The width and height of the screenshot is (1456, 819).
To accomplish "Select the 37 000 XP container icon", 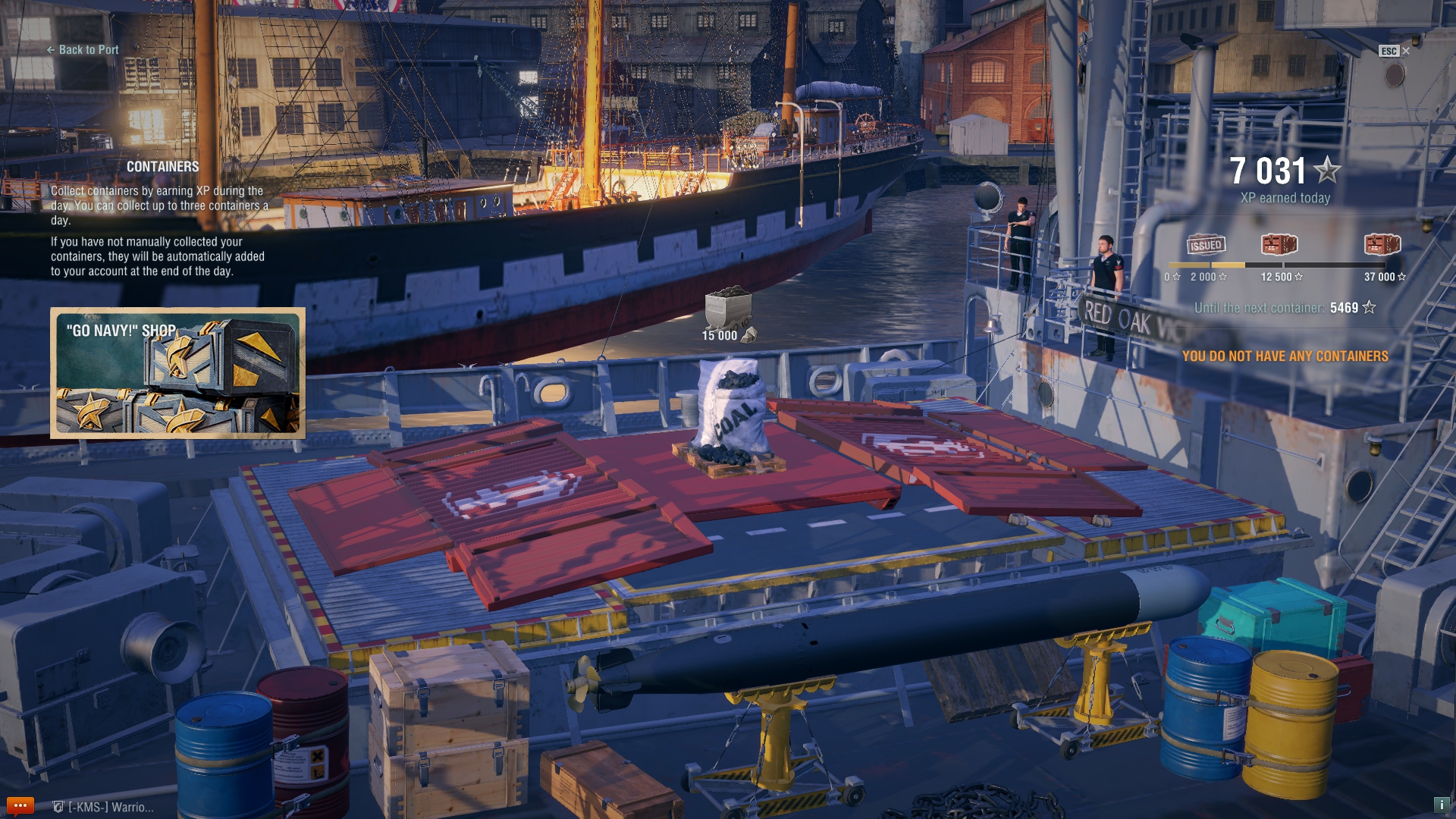I will (x=1382, y=244).
